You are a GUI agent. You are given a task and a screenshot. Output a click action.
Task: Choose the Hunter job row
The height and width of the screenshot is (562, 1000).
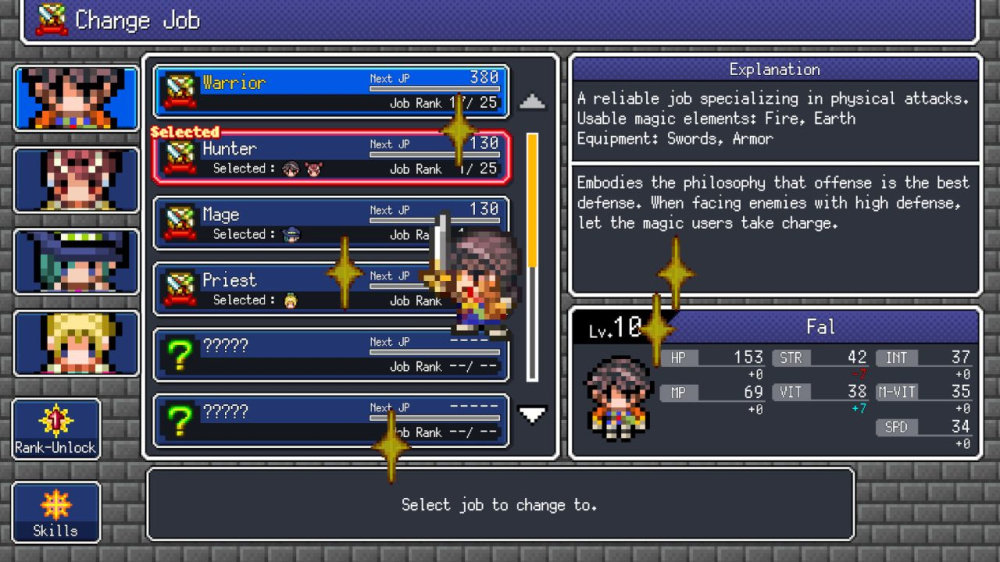330,157
